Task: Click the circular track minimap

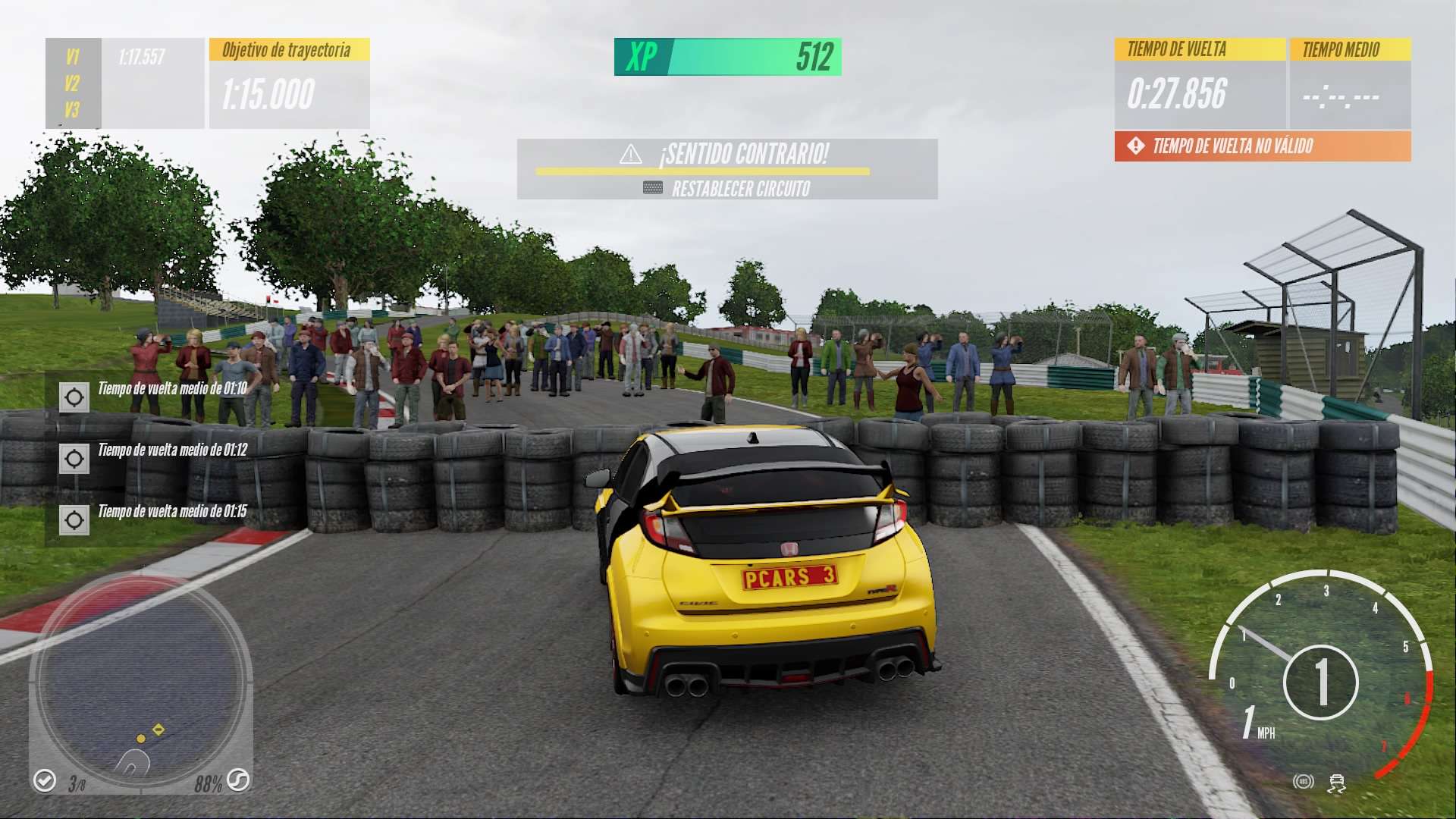Action: pos(142,681)
